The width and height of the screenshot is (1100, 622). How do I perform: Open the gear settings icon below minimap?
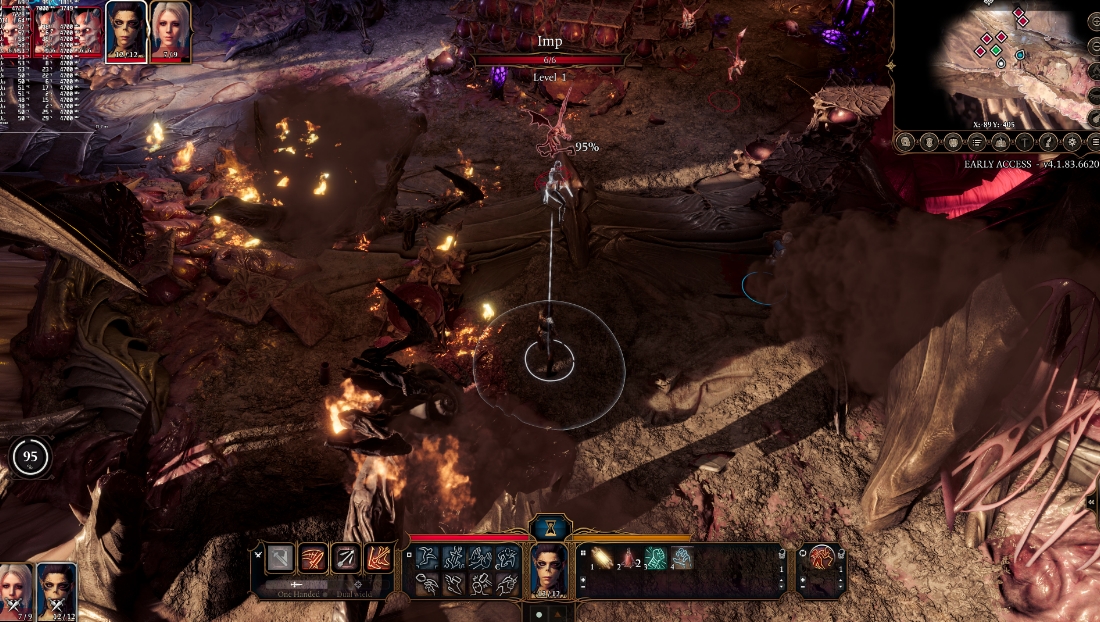pyautogui.click(x=1072, y=142)
